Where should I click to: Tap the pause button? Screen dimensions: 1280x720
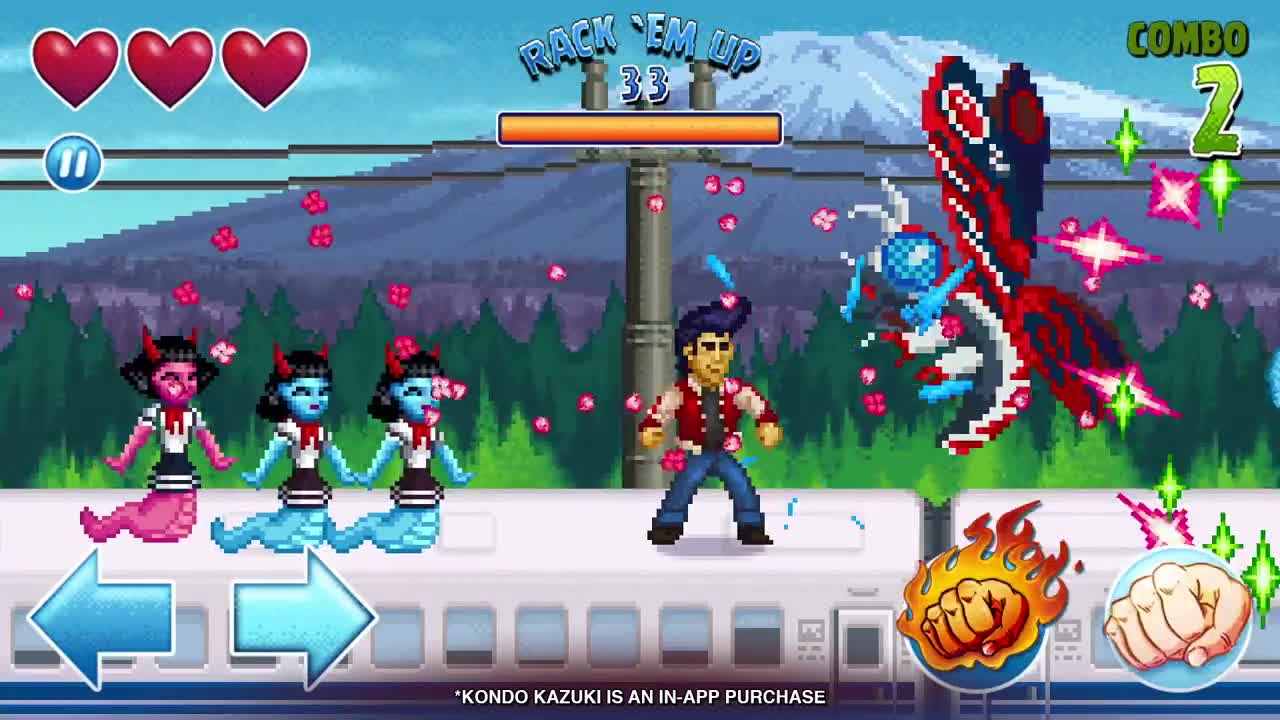click(x=73, y=163)
